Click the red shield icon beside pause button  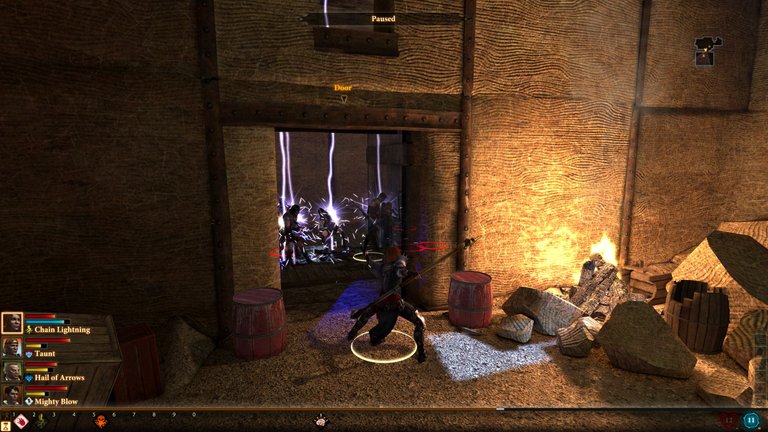[728, 421]
